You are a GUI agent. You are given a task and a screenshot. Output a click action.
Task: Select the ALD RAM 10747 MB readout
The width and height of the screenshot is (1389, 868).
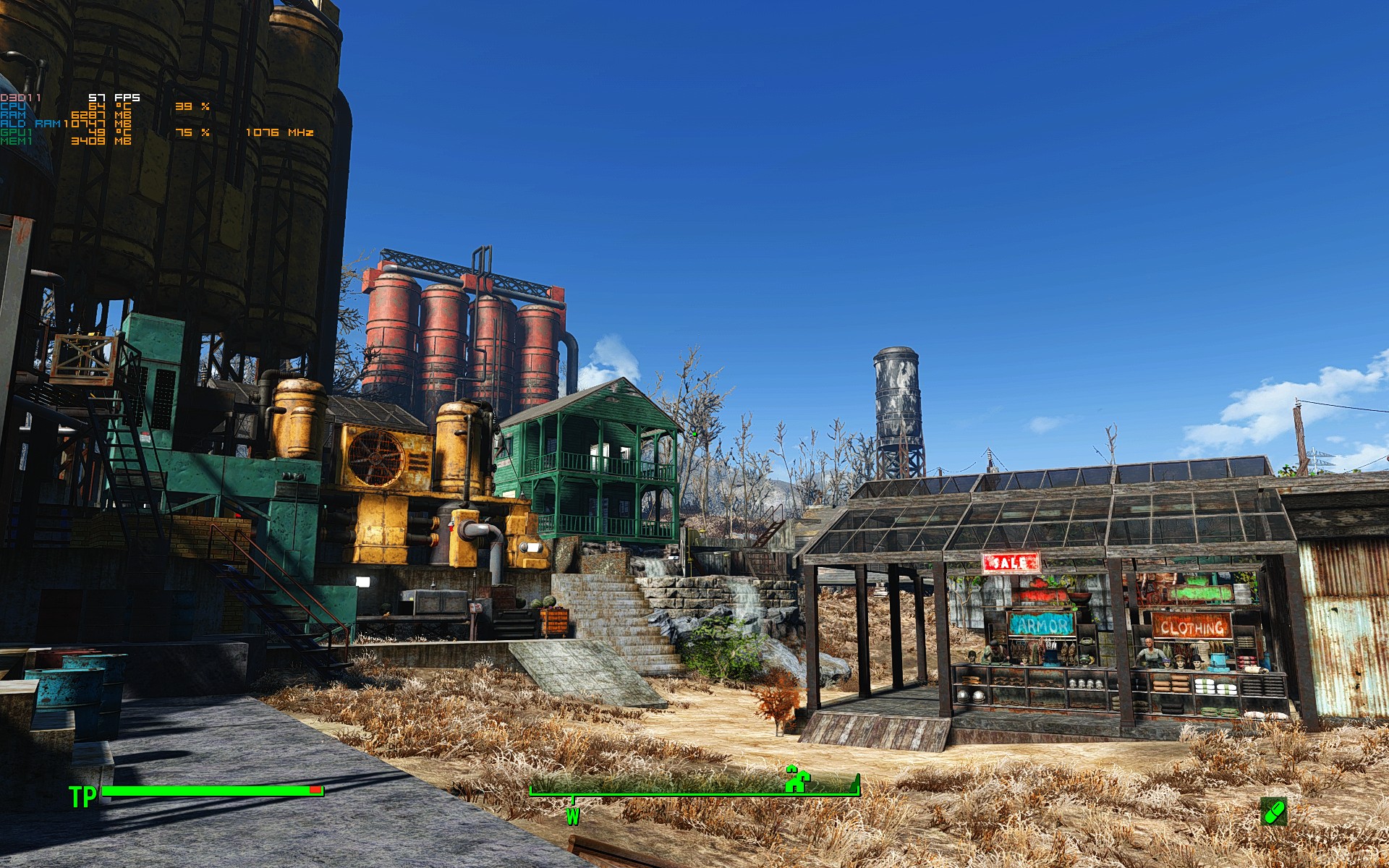[98, 123]
